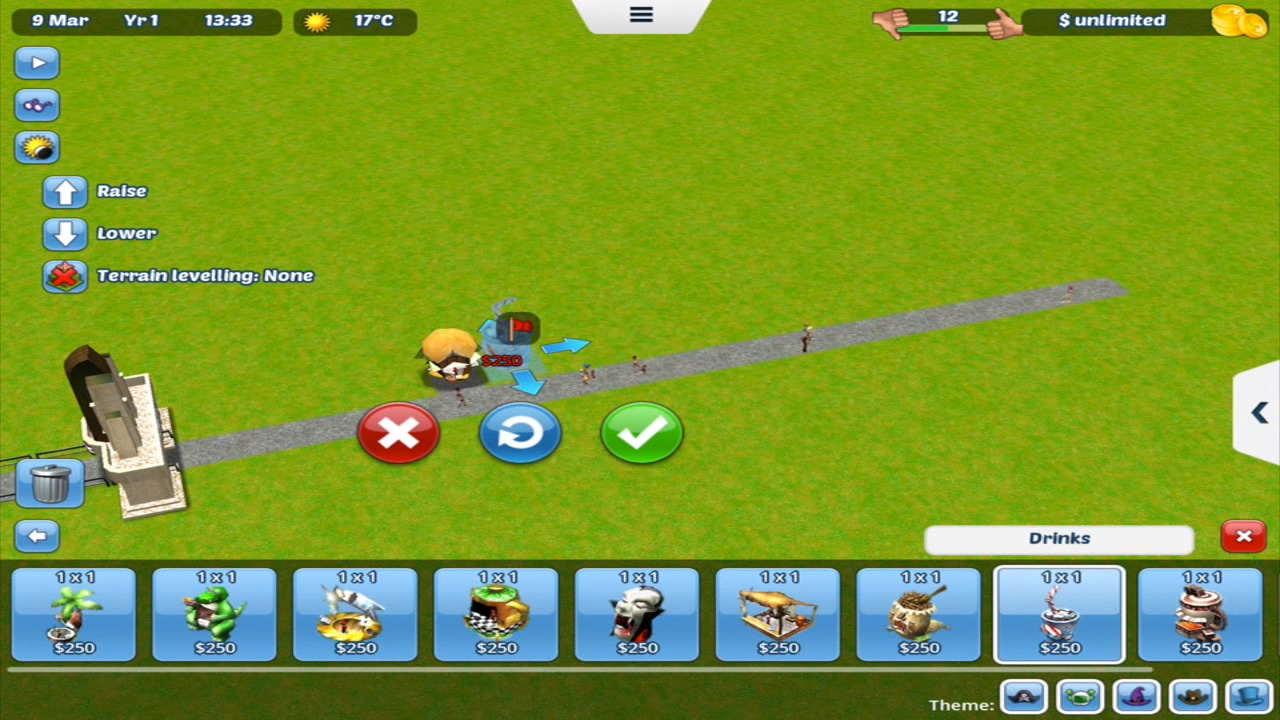Choose the witch hat fantasy theme
This screenshot has width=1280, height=720.
(x=1137, y=696)
